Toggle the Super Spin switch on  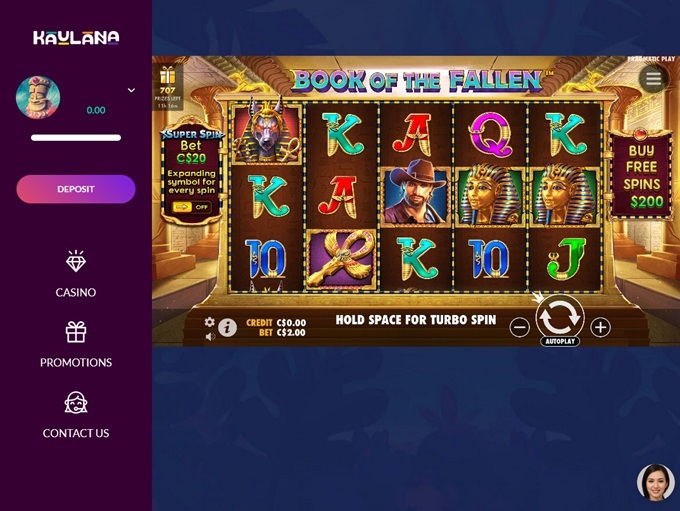[x=190, y=207]
